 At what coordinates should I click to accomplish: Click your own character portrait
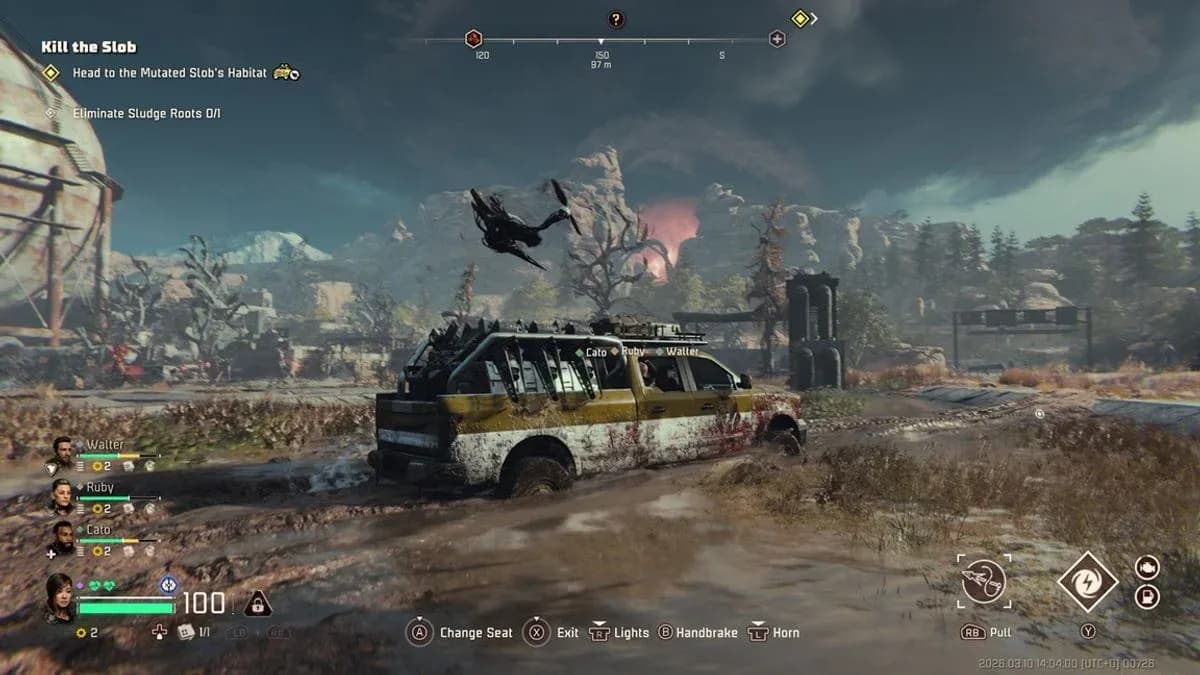coord(59,596)
